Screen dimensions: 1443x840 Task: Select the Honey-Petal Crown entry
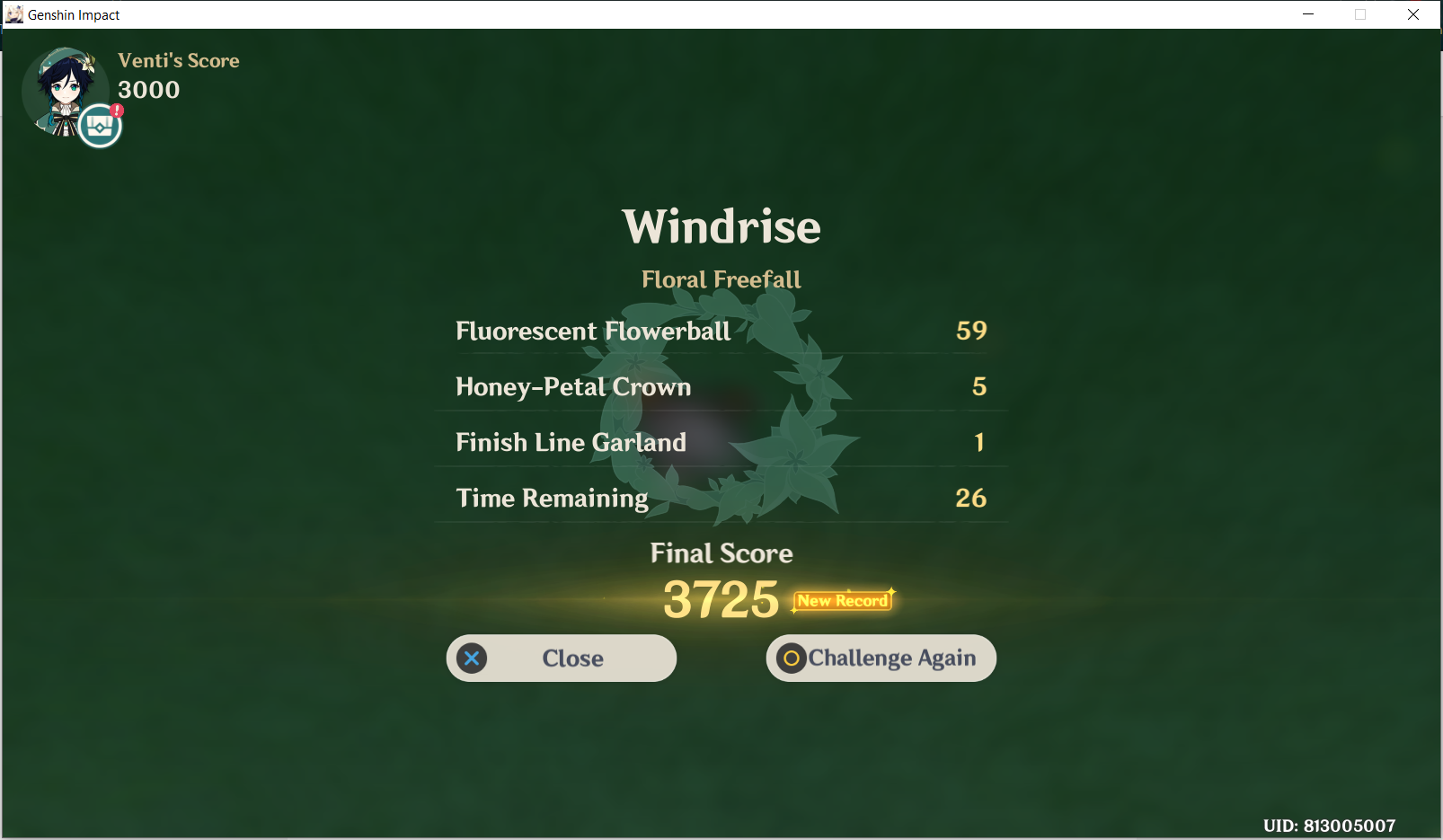572,386
